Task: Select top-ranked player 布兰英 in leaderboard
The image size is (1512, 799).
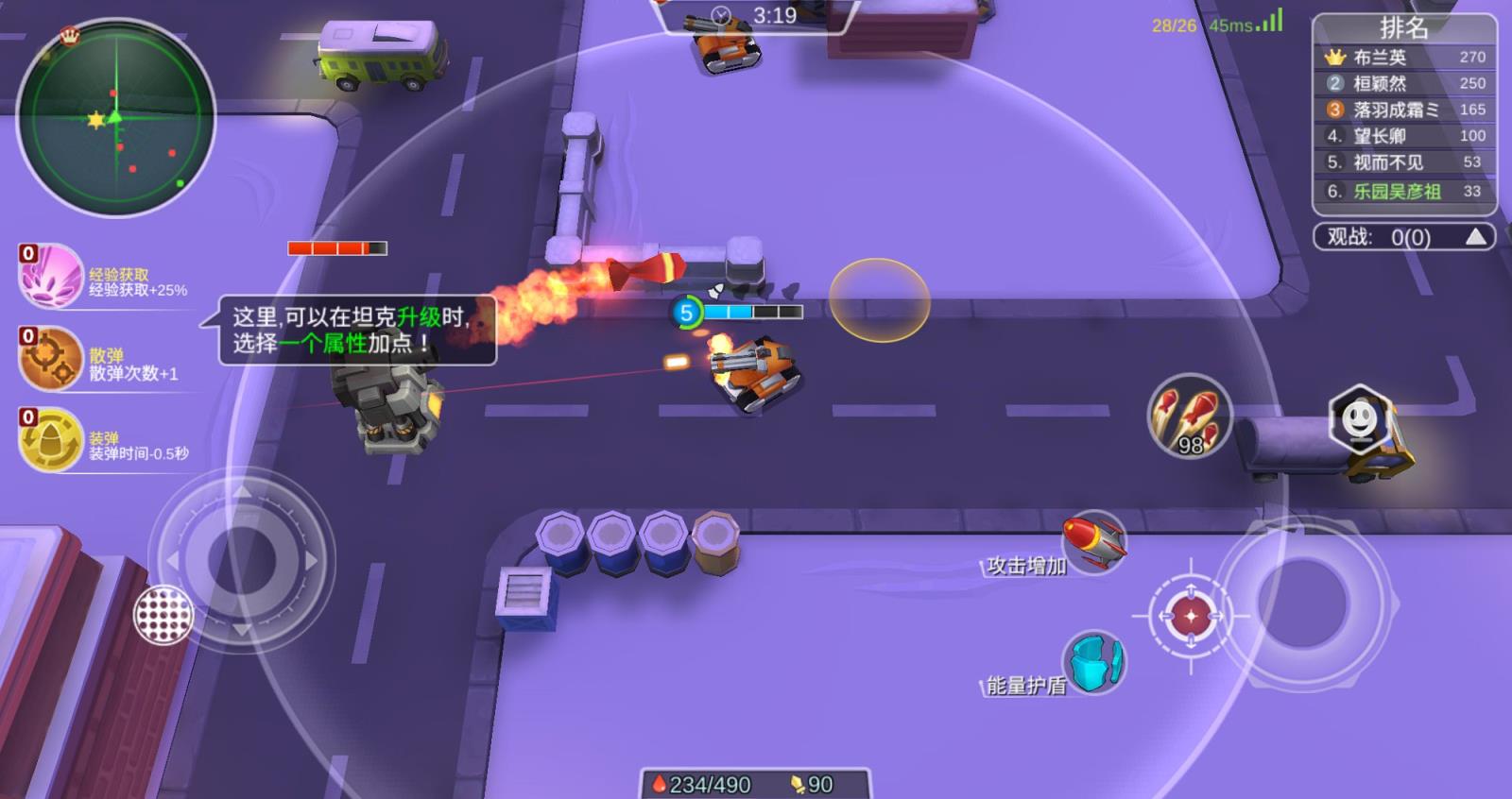Action: 1404,58
